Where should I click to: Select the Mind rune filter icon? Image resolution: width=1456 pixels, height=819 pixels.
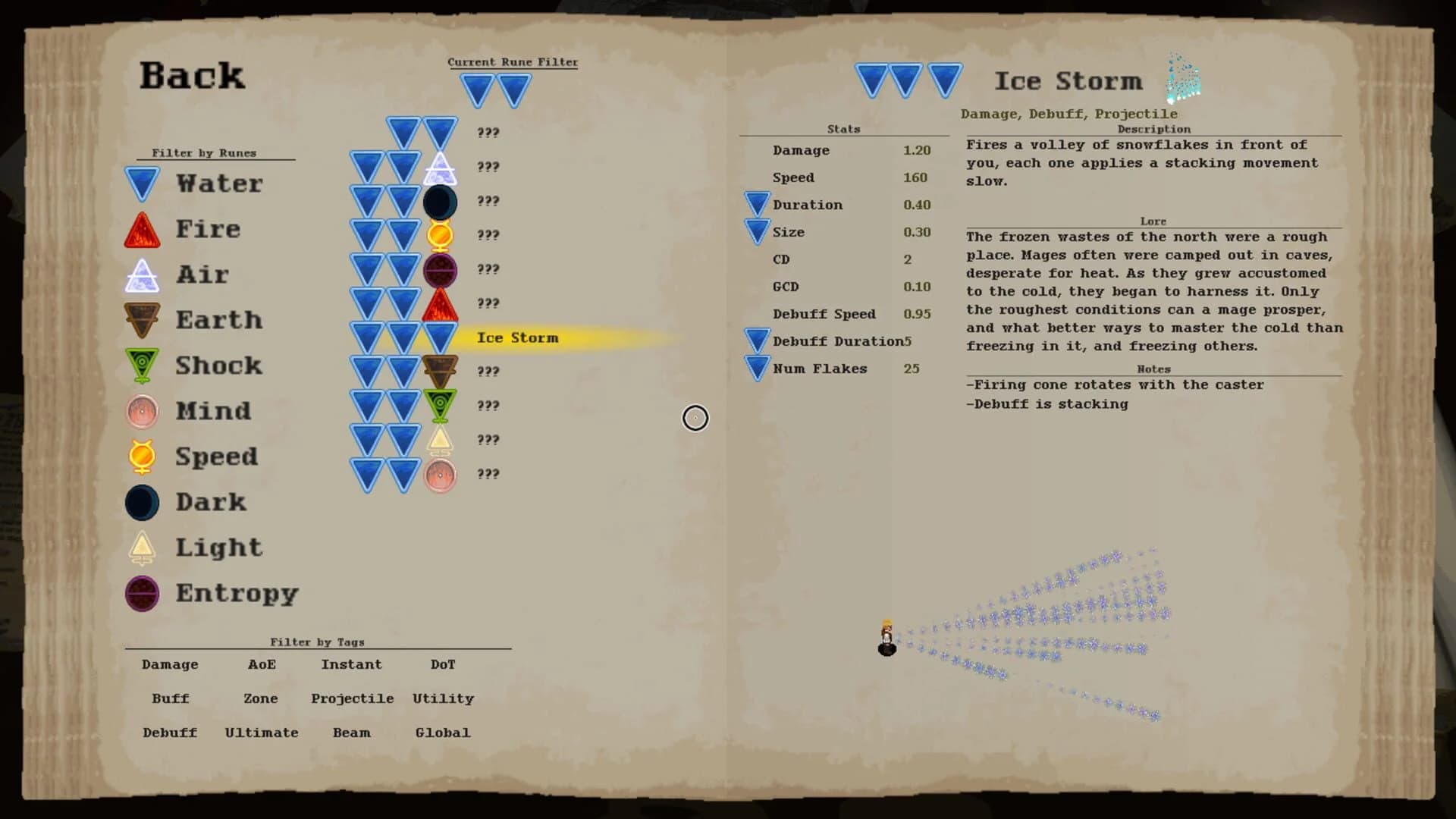coord(143,411)
